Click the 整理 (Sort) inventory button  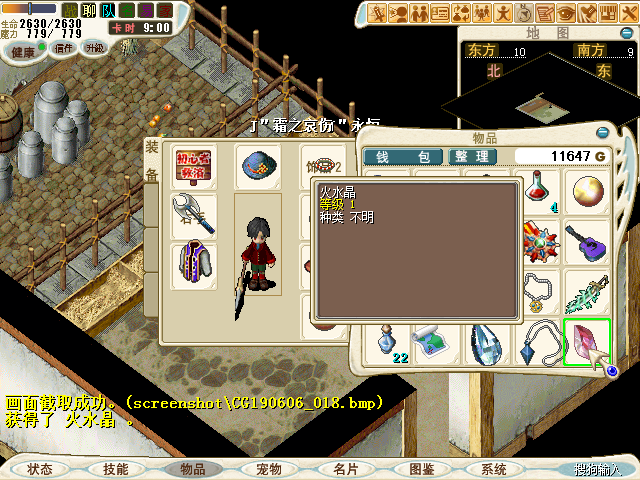[469, 157]
